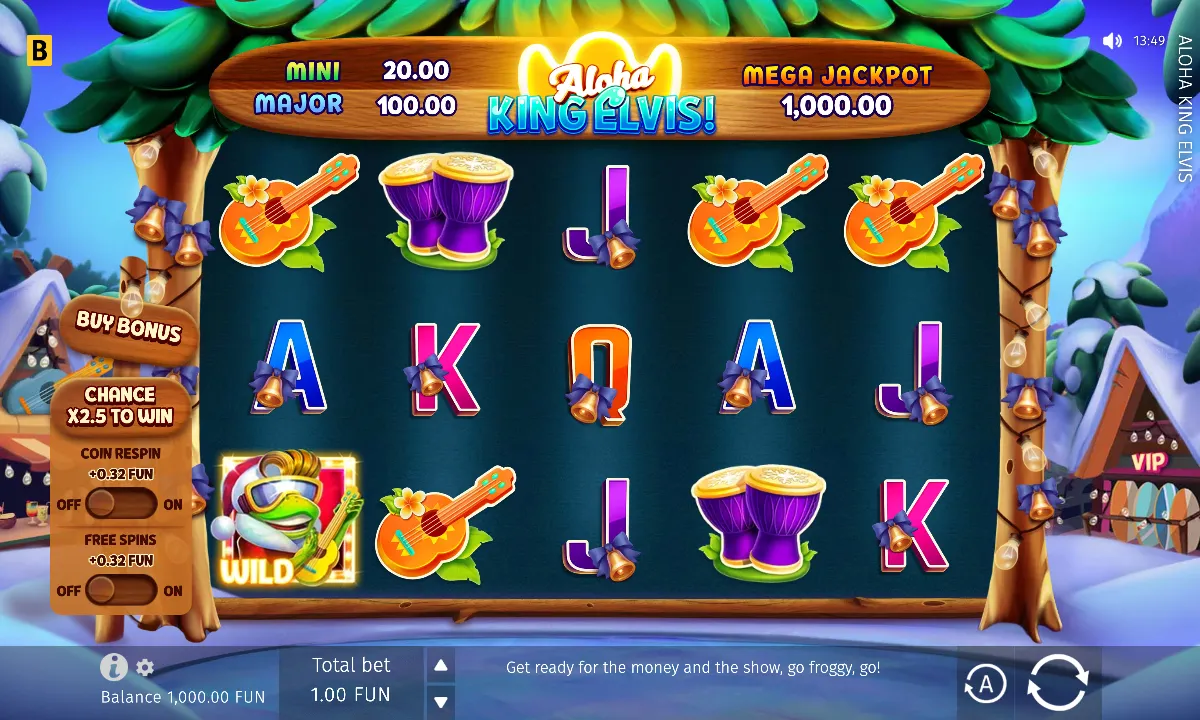Viewport: 1200px width, 720px height.
Task: Spin the reels with the circular arrows button
Action: coord(1057,683)
